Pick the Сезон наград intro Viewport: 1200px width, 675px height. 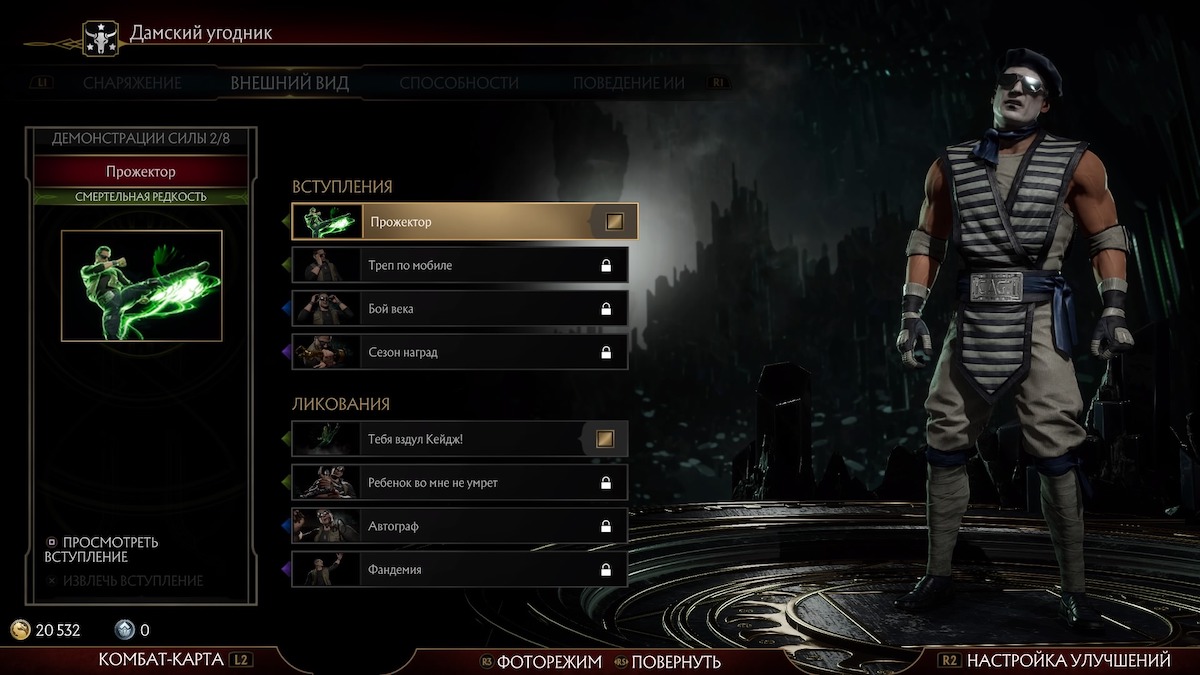(x=460, y=352)
